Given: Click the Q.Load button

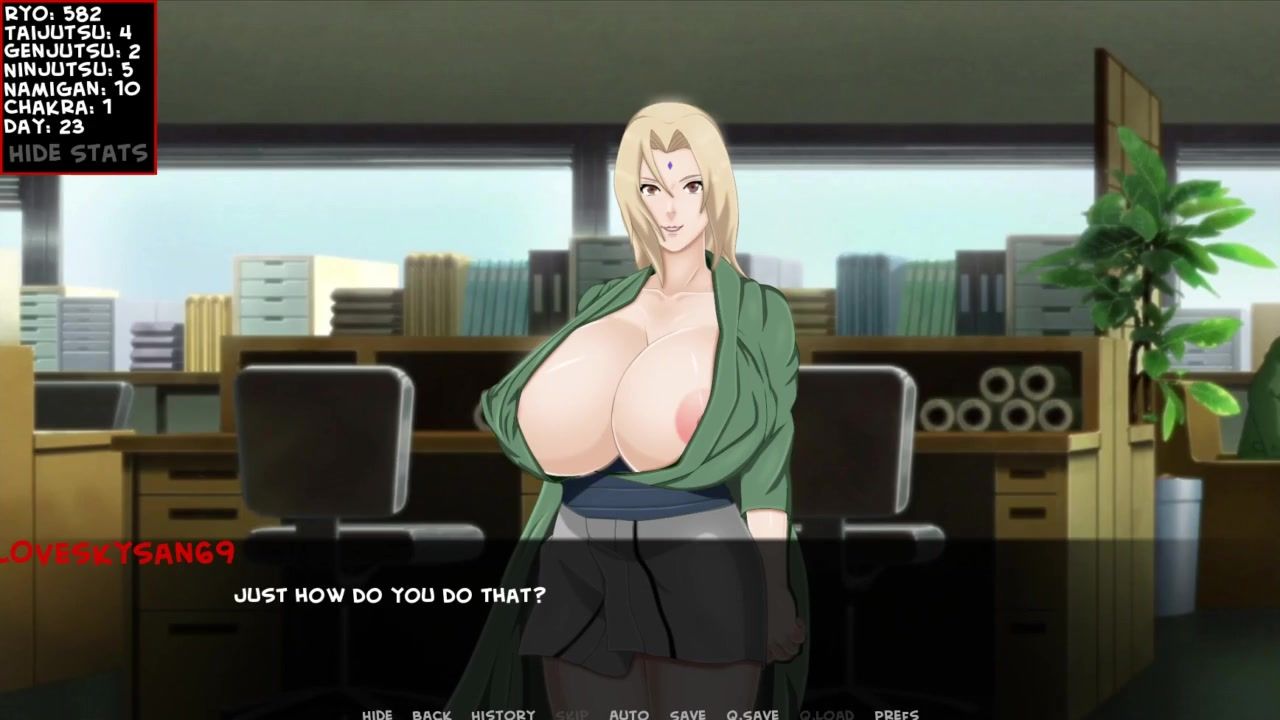Looking at the screenshot, I should (827, 714).
